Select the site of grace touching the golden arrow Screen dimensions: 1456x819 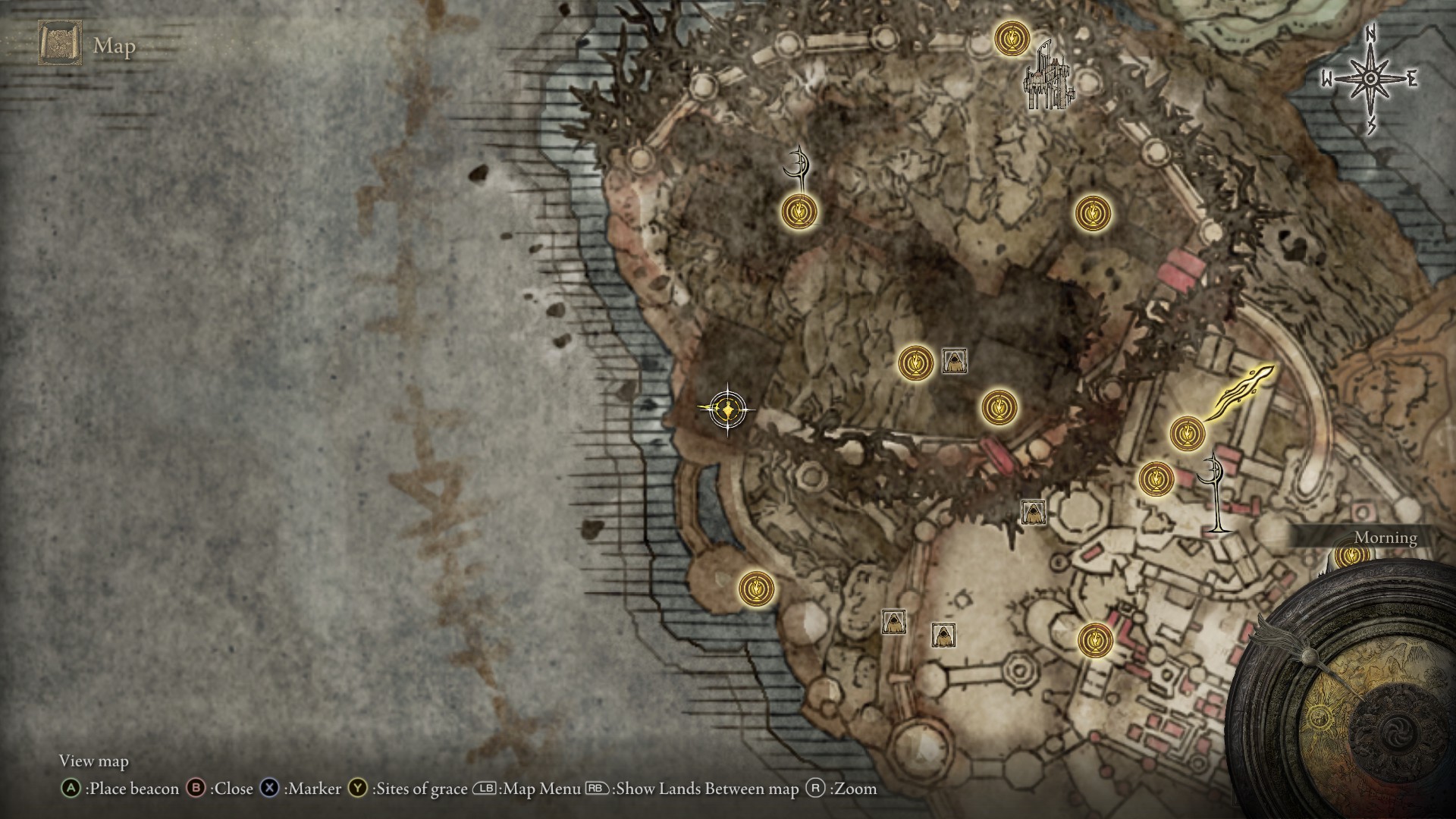point(1187,433)
